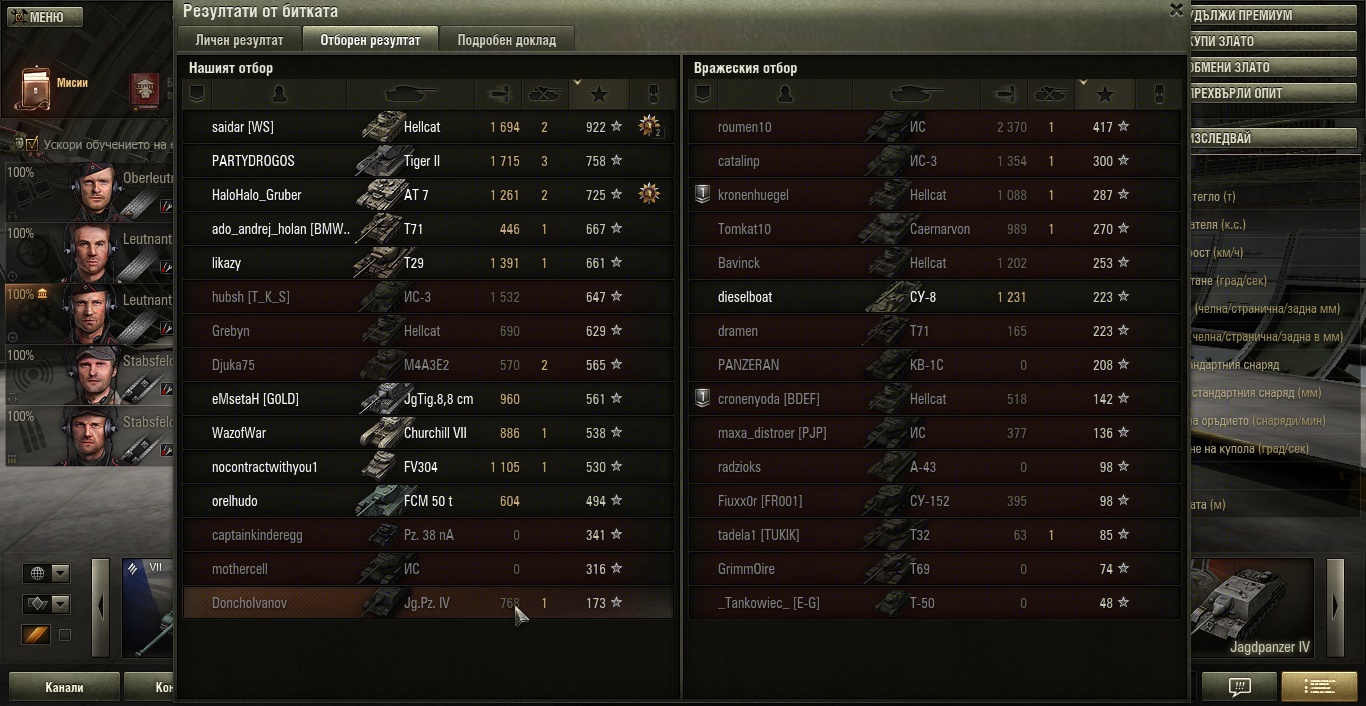Open the globe filter dropdown

point(47,573)
